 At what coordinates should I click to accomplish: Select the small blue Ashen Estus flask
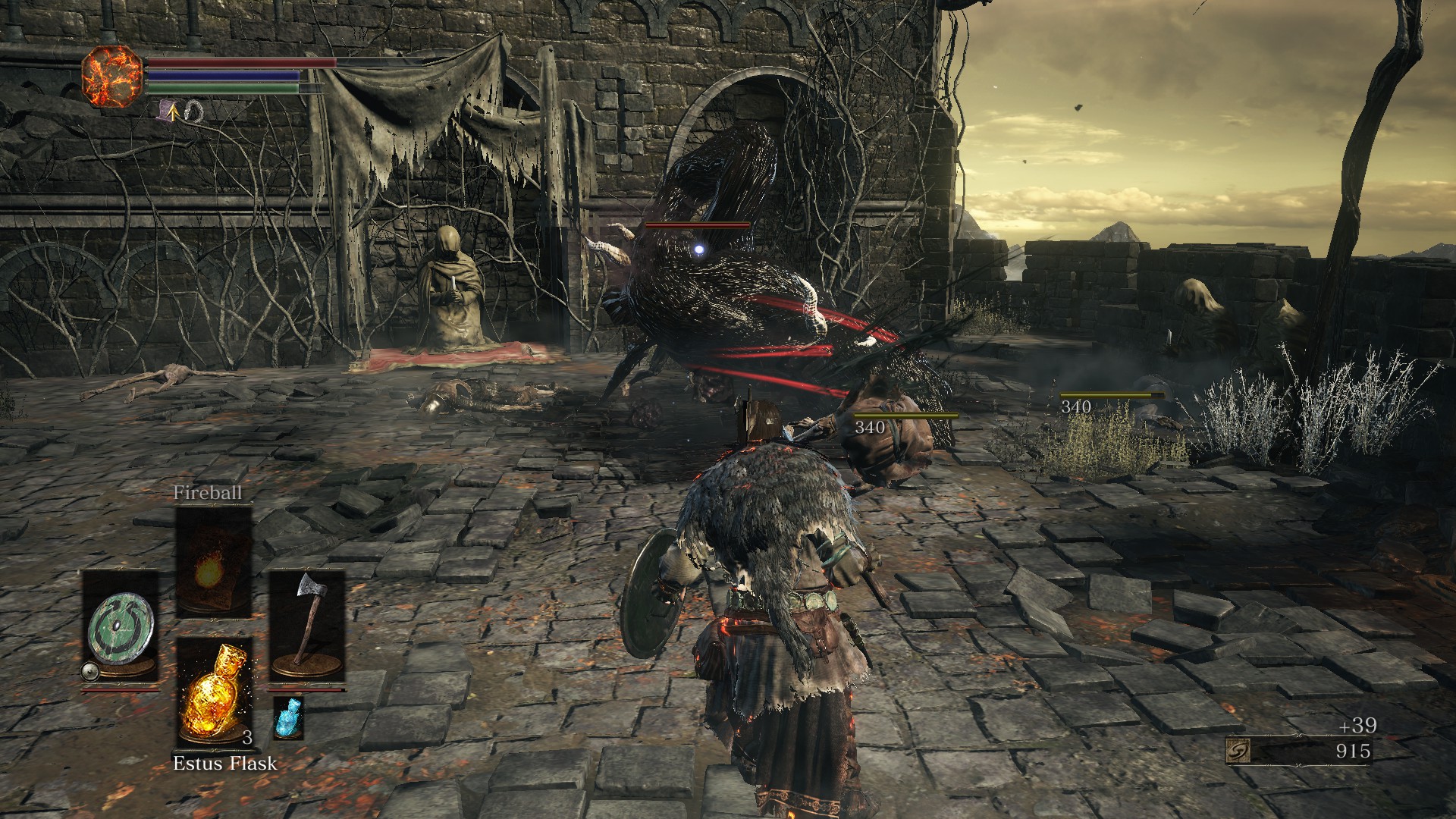click(x=287, y=717)
